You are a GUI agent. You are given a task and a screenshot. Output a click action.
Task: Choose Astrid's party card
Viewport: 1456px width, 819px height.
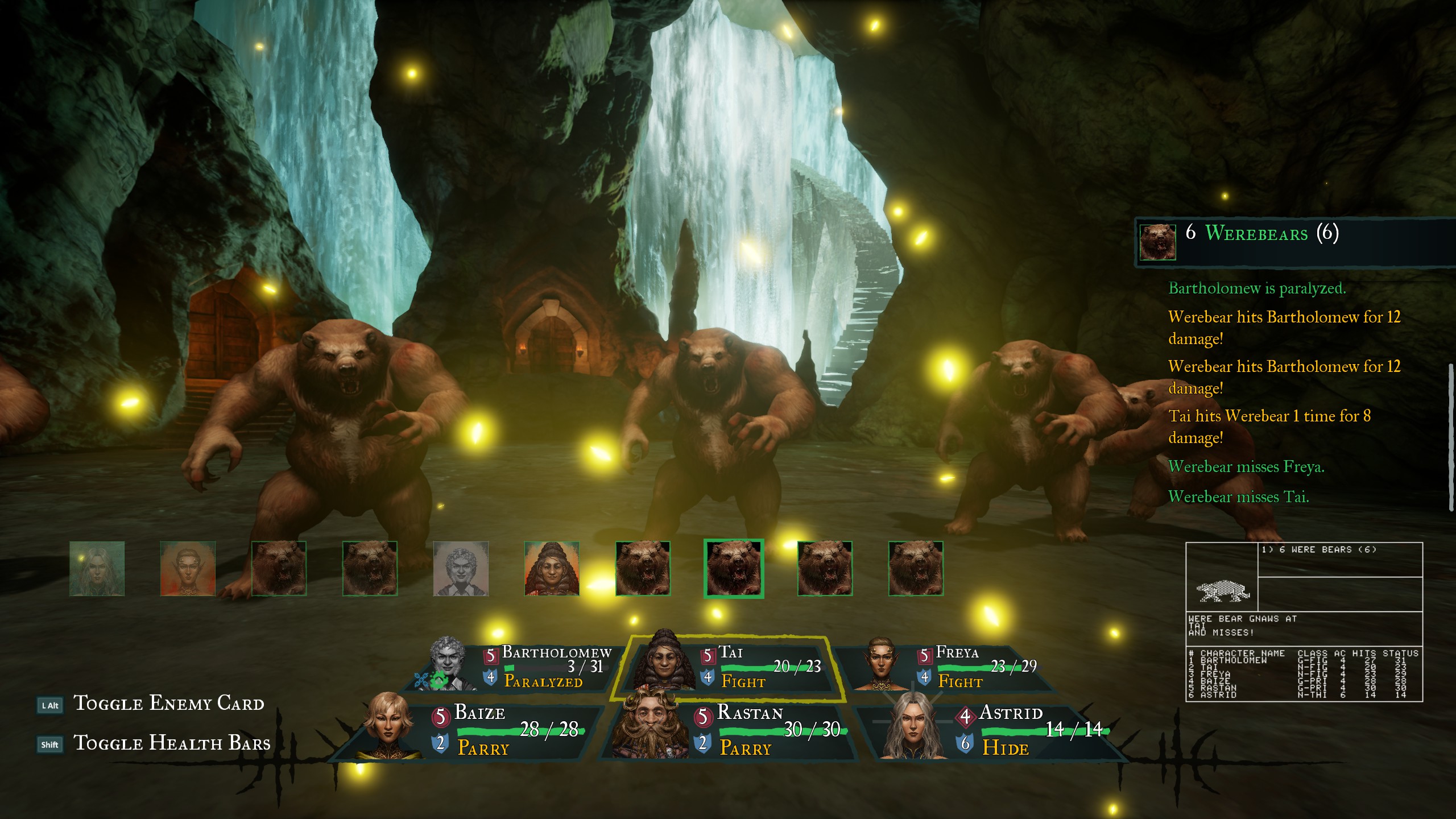pyautogui.click(x=995, y=731)
